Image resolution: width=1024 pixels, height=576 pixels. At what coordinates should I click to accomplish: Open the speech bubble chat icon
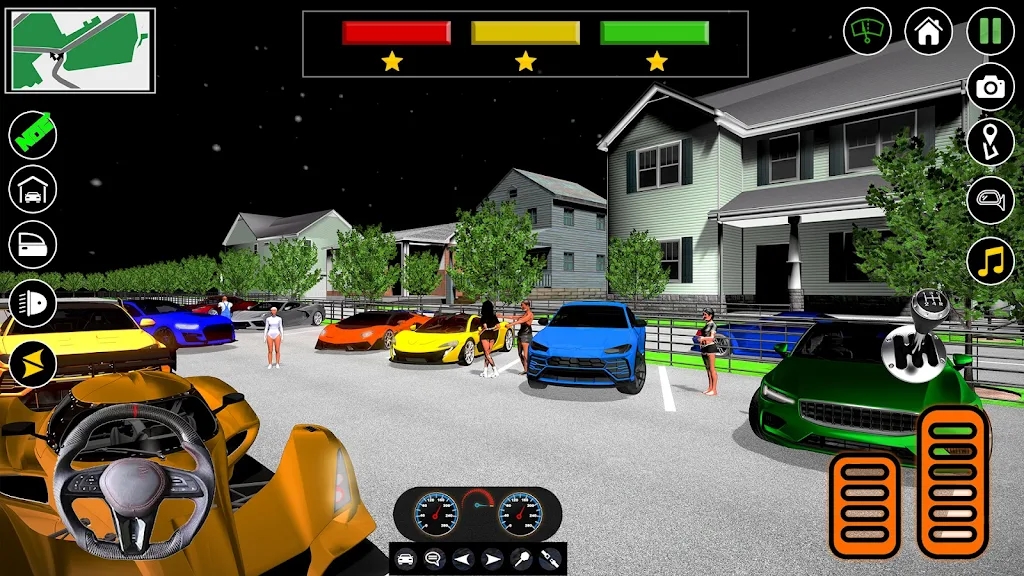point(432,559)
